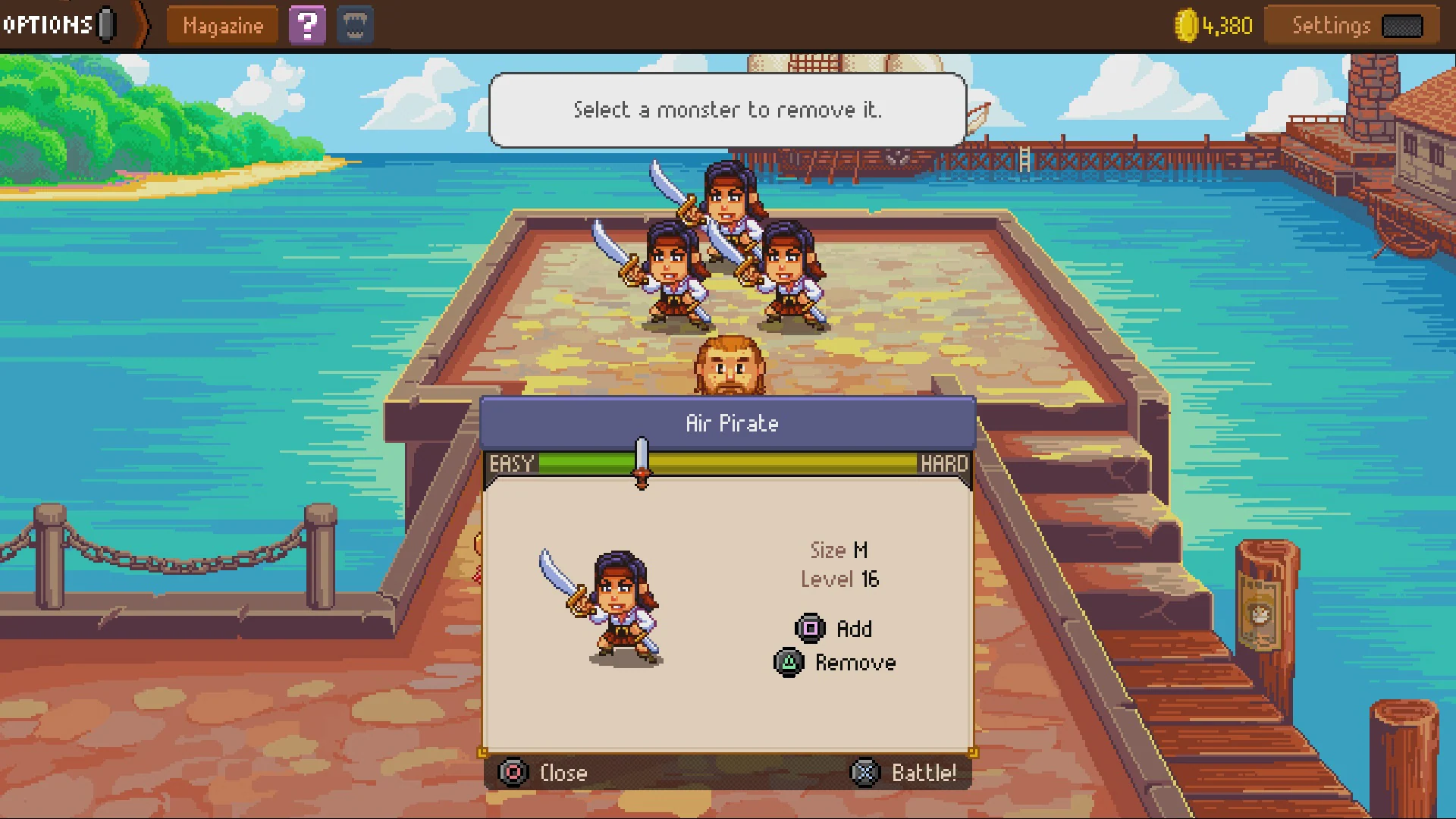This screenshot has height=819, width=1456.
Task: Click the 'Select a monster to remove it' banner
Action: pyautogui.click(x=726, y=110)
